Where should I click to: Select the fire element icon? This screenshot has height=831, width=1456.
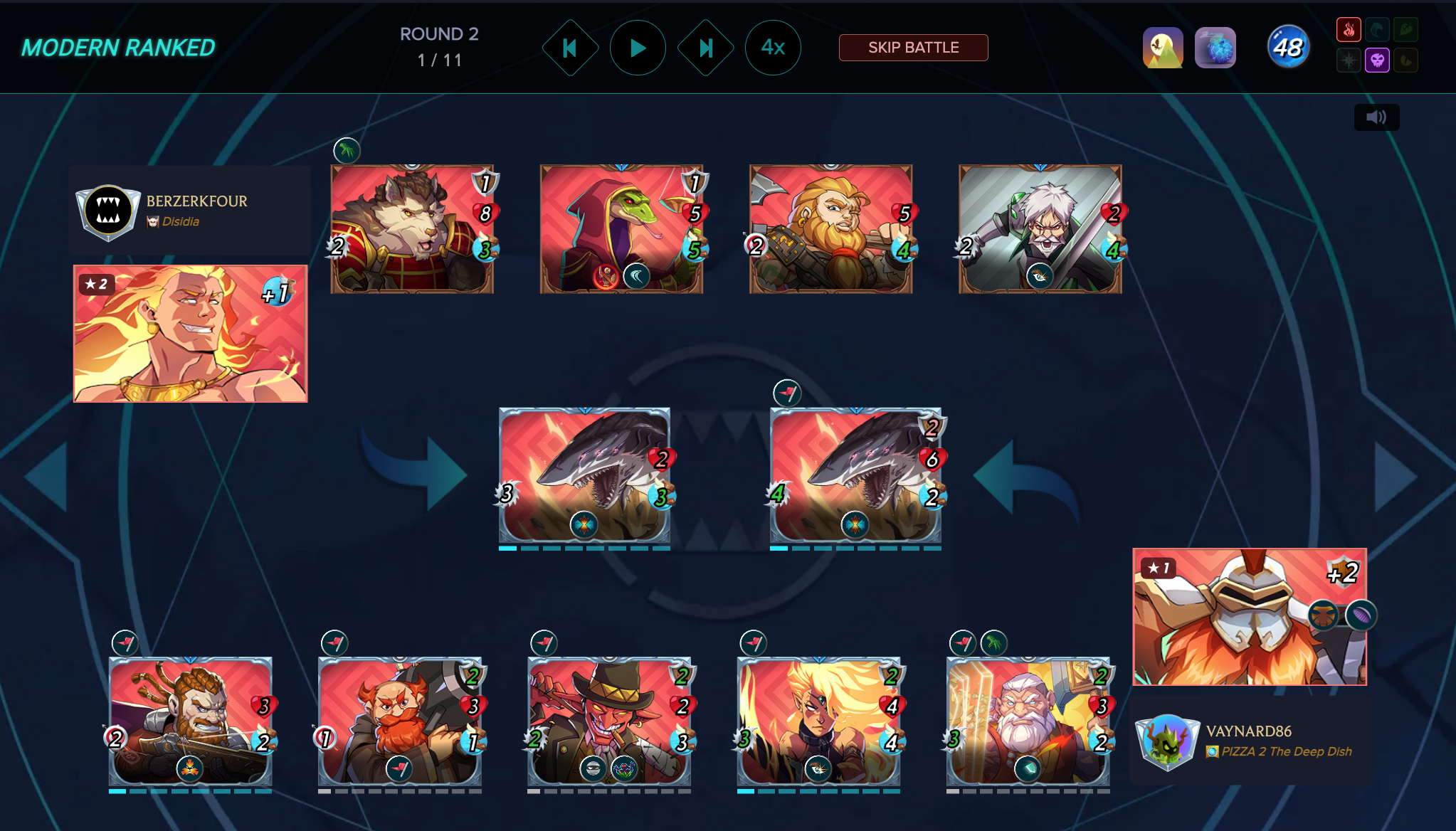pyautogui.click(x=1349, y=30)
